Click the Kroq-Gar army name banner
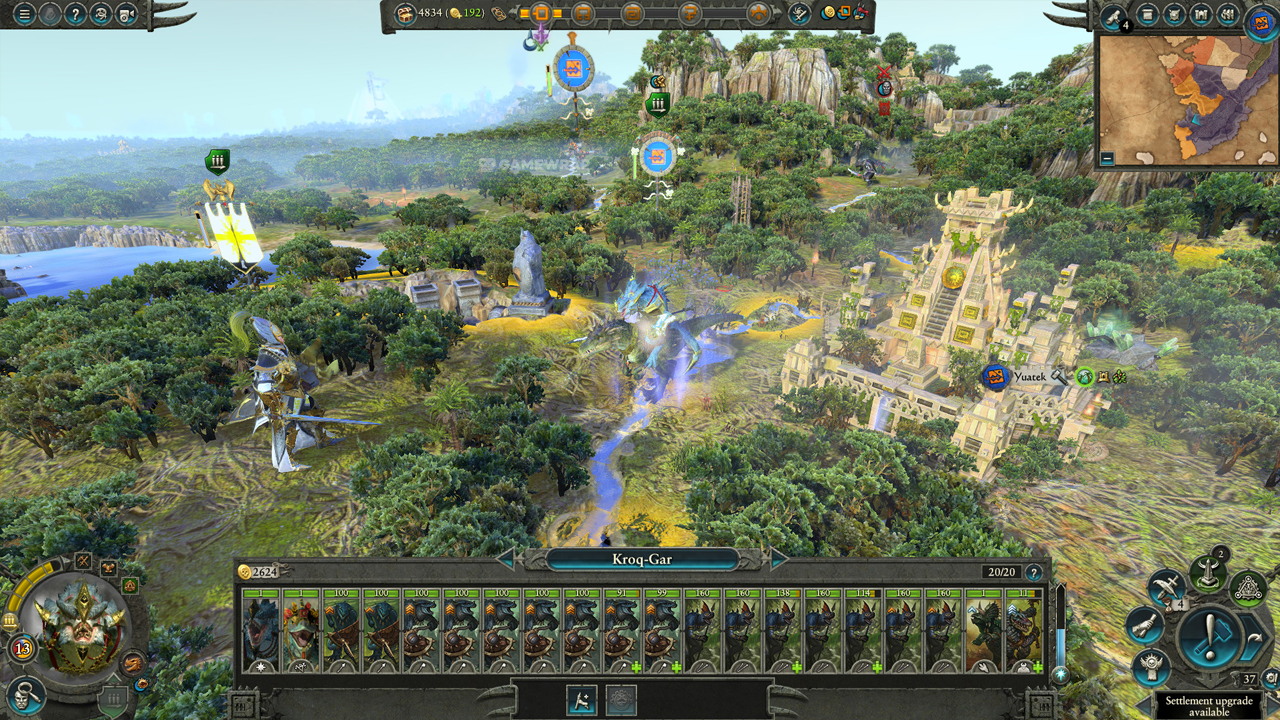The height and width of the screenshot is (720, 1280). (641, 559)
